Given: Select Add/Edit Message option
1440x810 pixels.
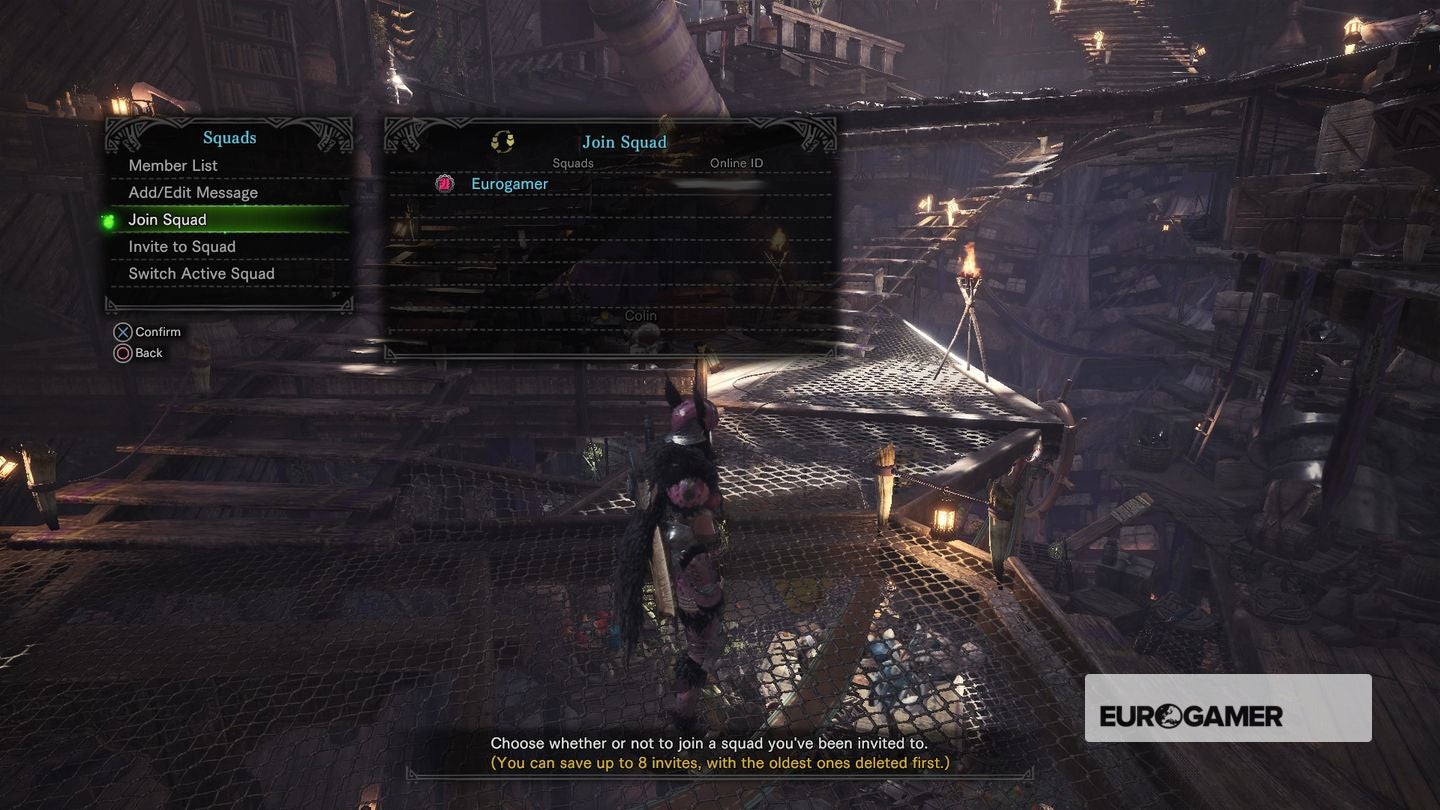Looking at the screenshot, I should click(x=193, y=192).
